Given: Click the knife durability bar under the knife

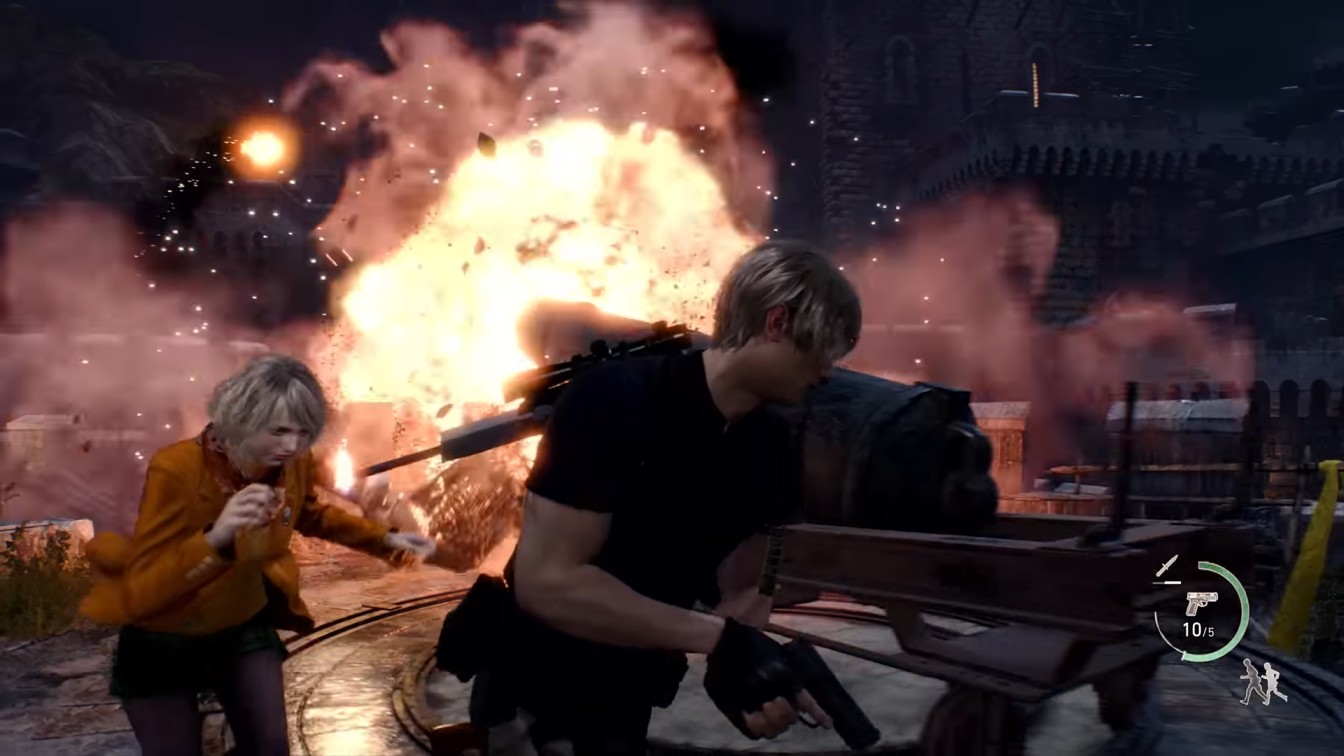Looking at the screenshot, I should [x=1167, y=583].
